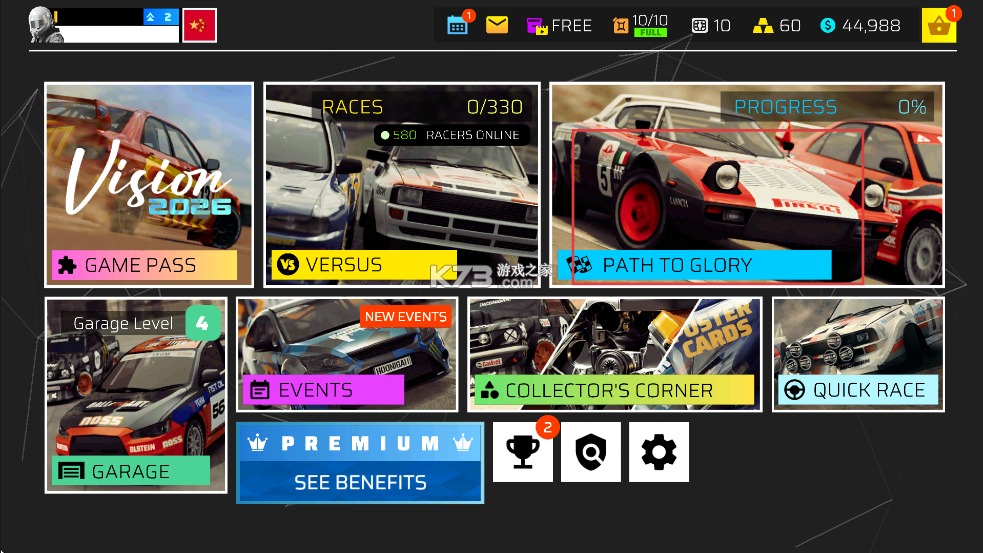Go to the Garage
Screen dimensions: 983x553
click(x=136, y=394)
